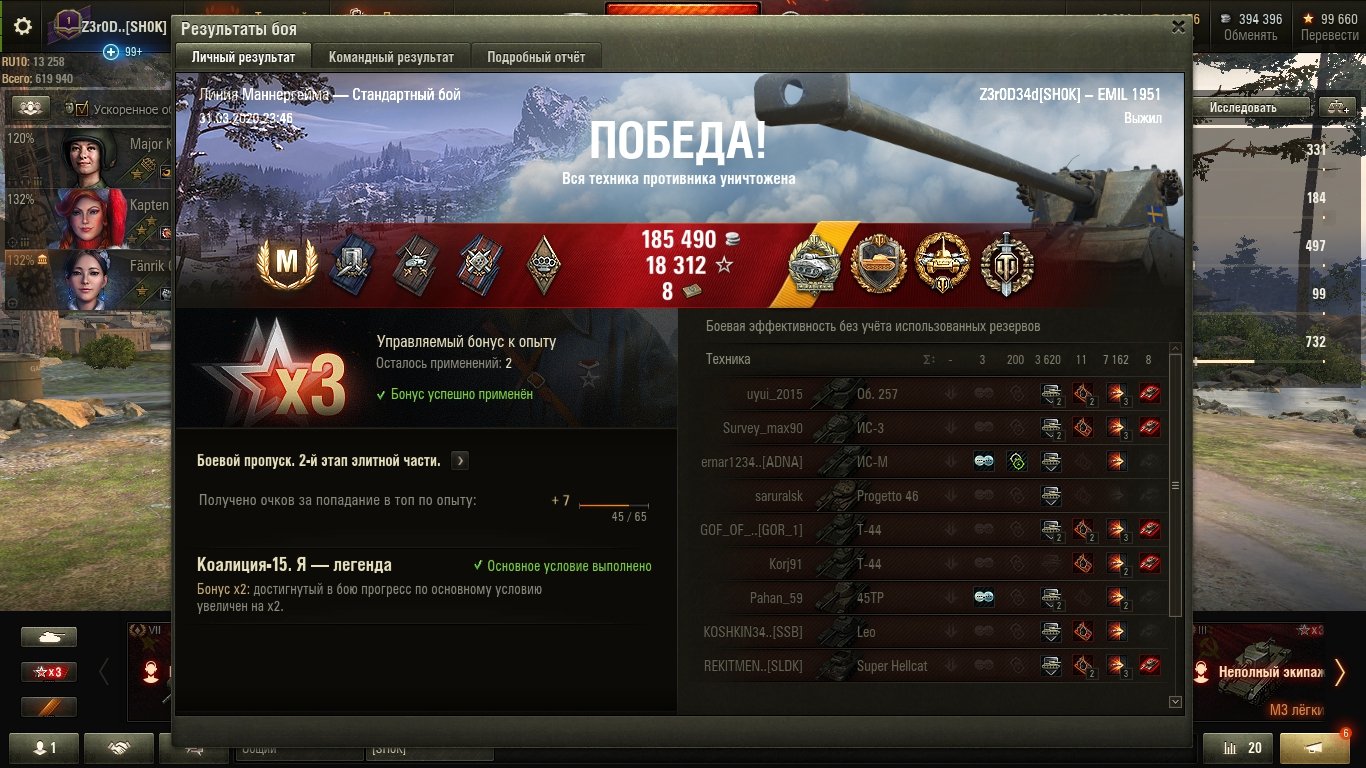This screenshot has width=1366, height=768.
Task: Open the Подробный отчёт tab
Action: [x=536, y=57]
